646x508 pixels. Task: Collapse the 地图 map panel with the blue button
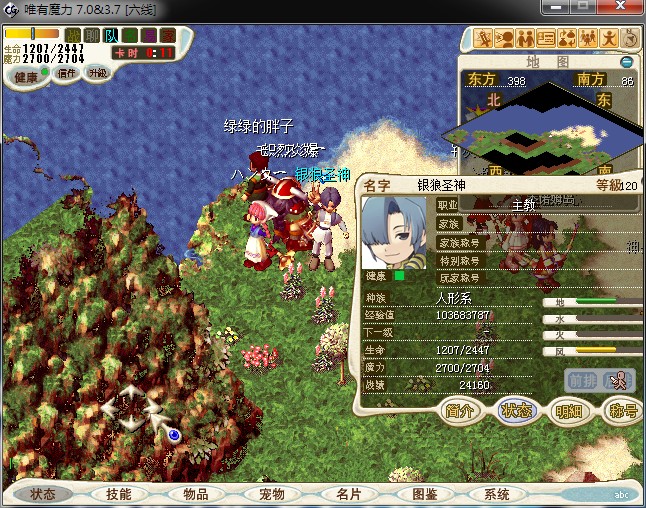tap(626, 61)
